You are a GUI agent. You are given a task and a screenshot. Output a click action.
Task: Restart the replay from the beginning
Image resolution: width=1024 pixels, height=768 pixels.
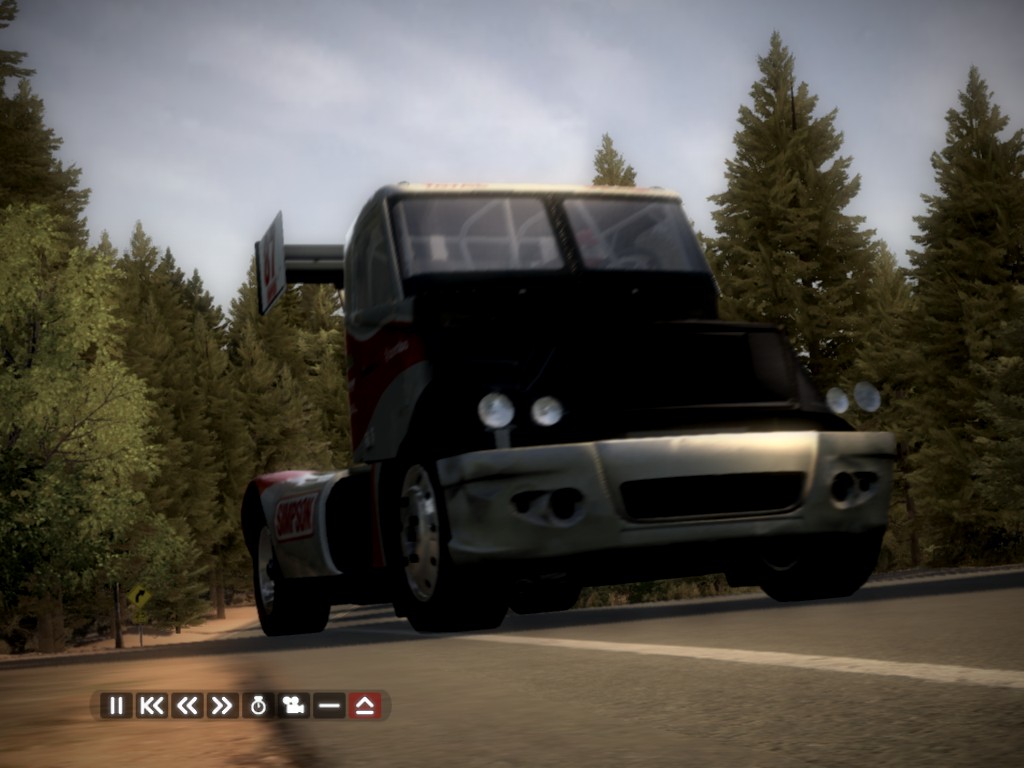point(151,705)
